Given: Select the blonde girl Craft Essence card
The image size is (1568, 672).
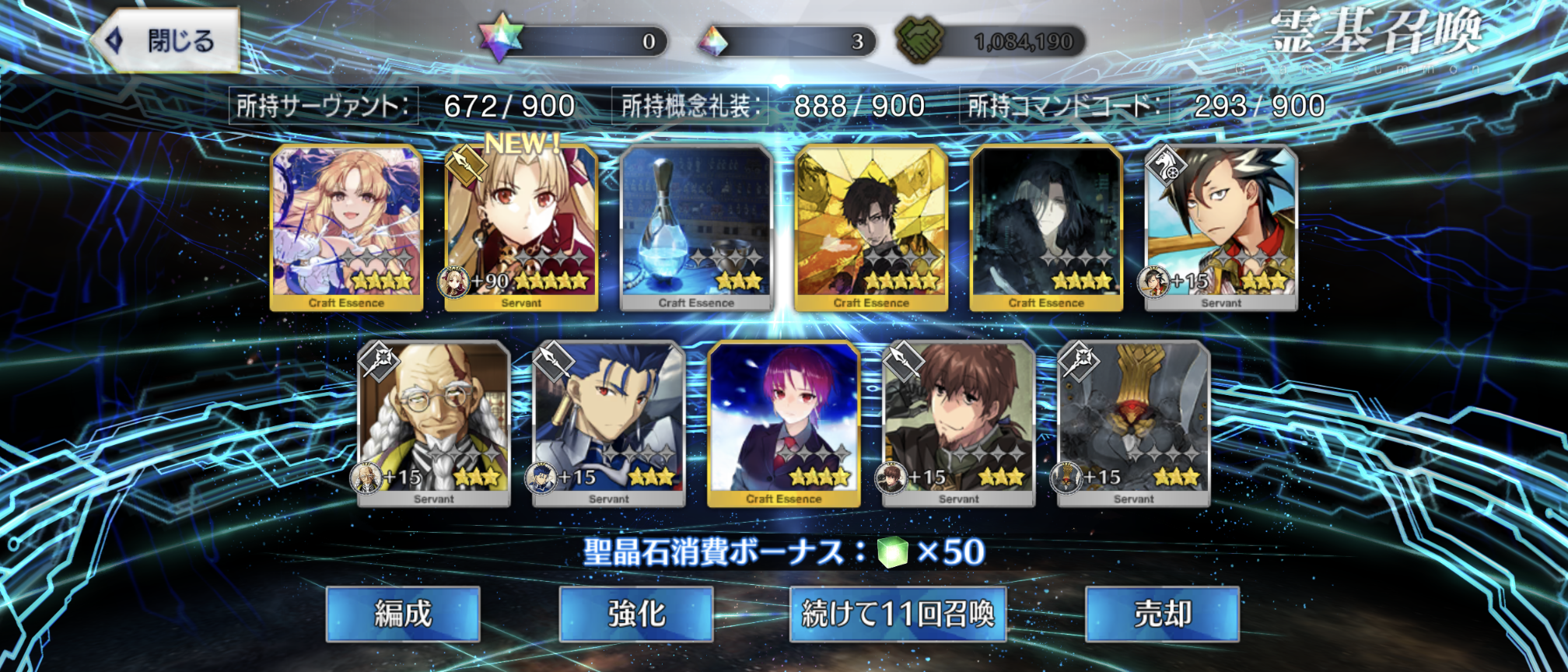Looking at the screenshot, I should (x=346, y=227).
